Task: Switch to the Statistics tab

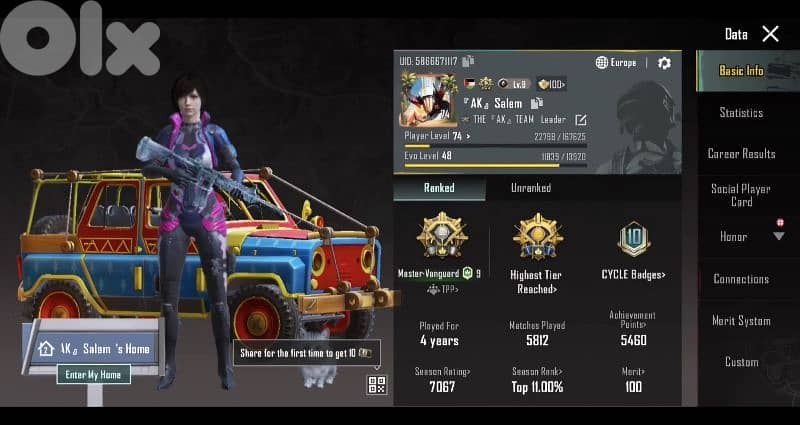Action: pyautogui.click(x=741, y=113)
